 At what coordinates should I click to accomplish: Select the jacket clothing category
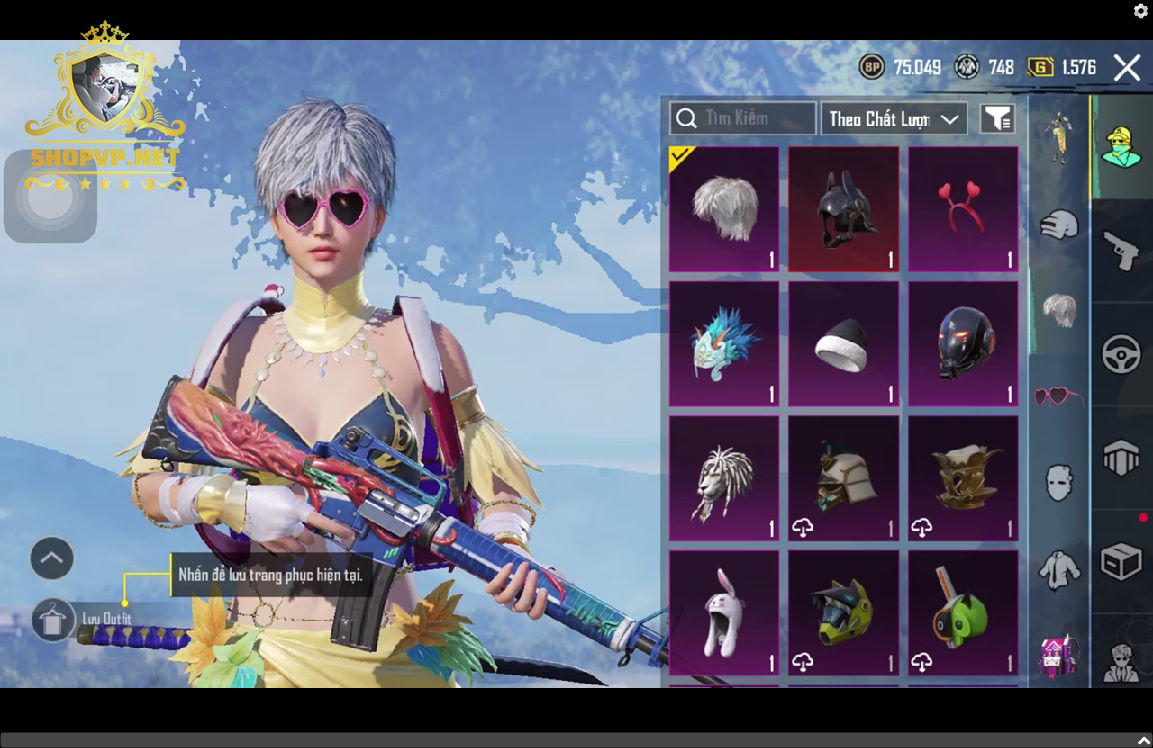pos(1059,571)
